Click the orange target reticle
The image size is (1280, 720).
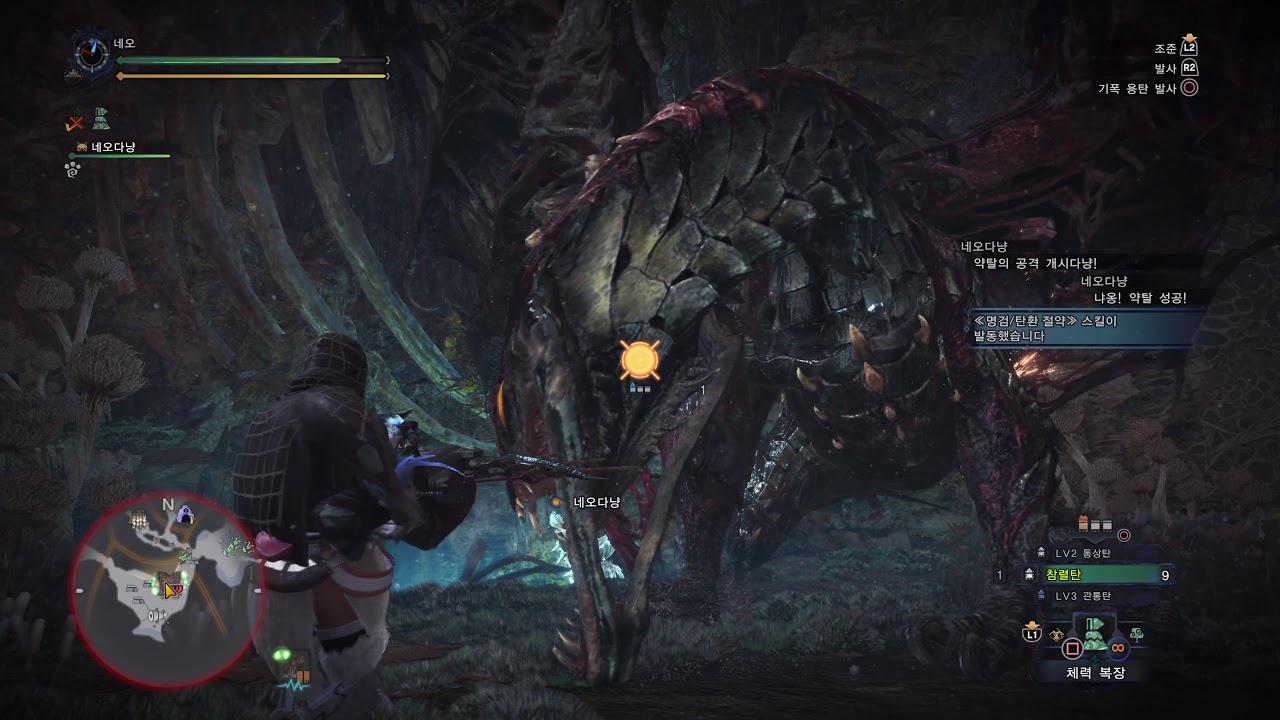637,360
